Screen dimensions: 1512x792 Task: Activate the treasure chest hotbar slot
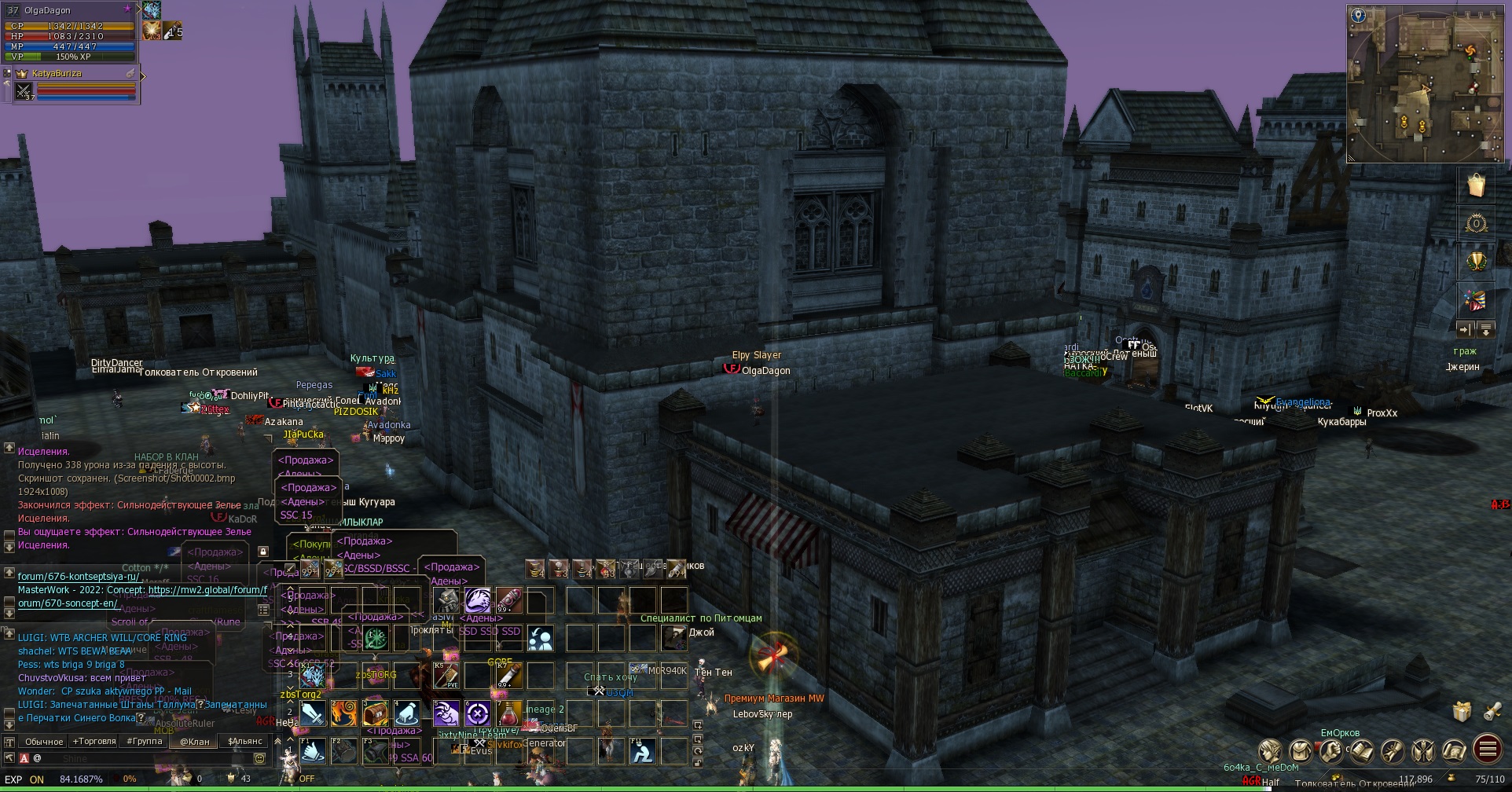tap(376, 713)
